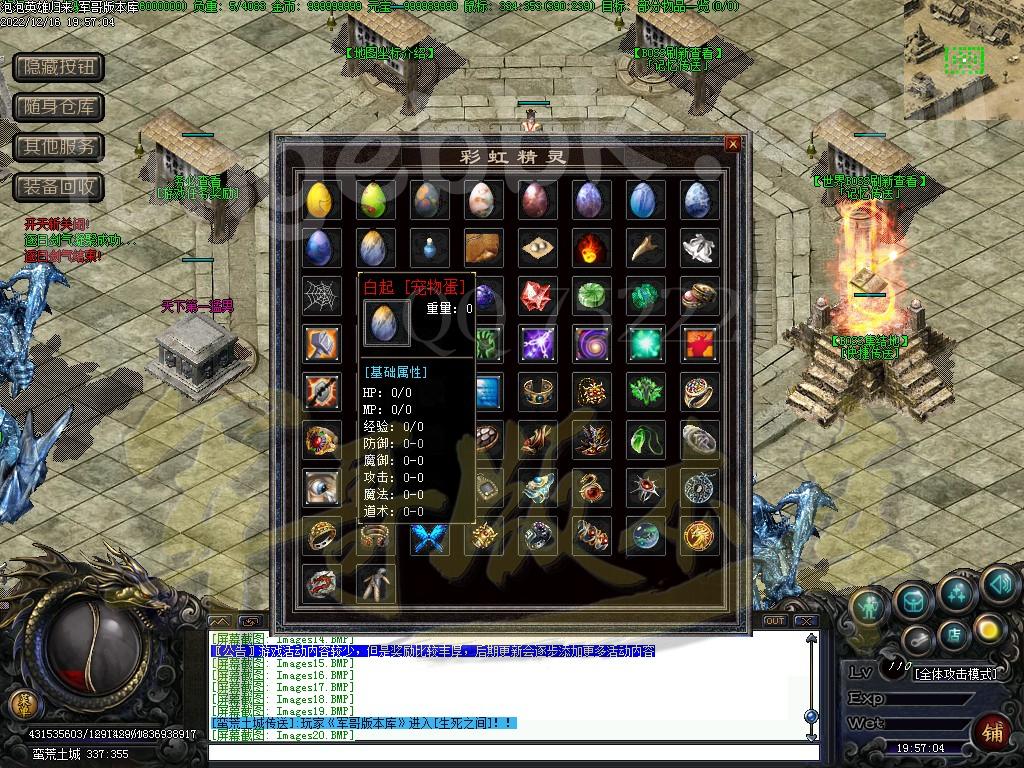The width and height of the screenshot is (1024, 768).
Task: Select the green spotted pet egg
Action: [374, 199]
